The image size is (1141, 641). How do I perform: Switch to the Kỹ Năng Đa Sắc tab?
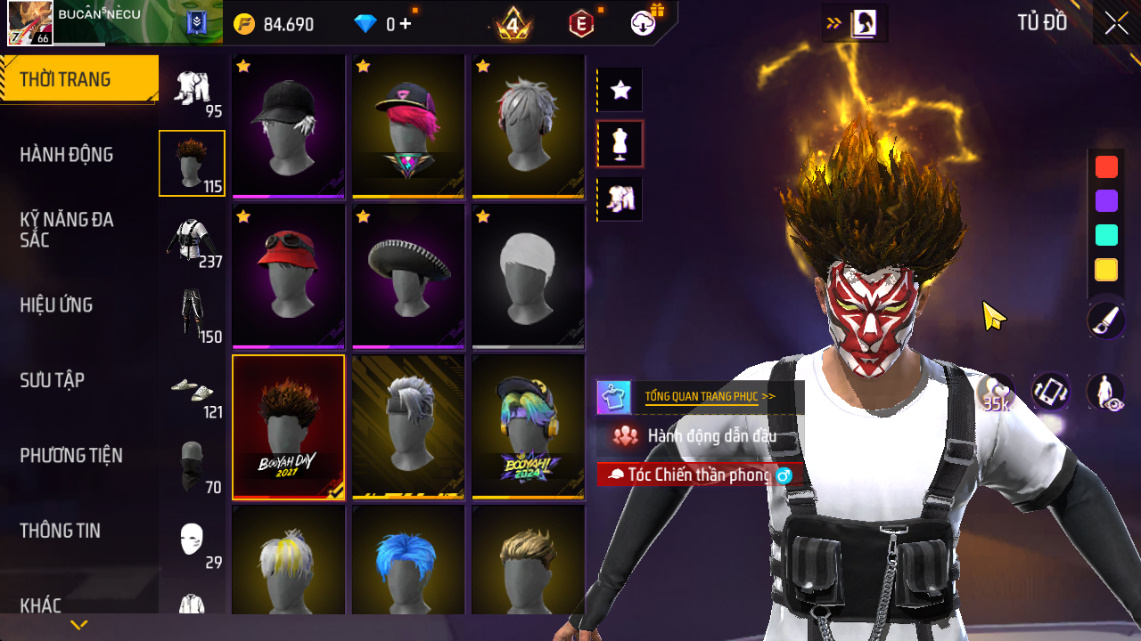66,229
